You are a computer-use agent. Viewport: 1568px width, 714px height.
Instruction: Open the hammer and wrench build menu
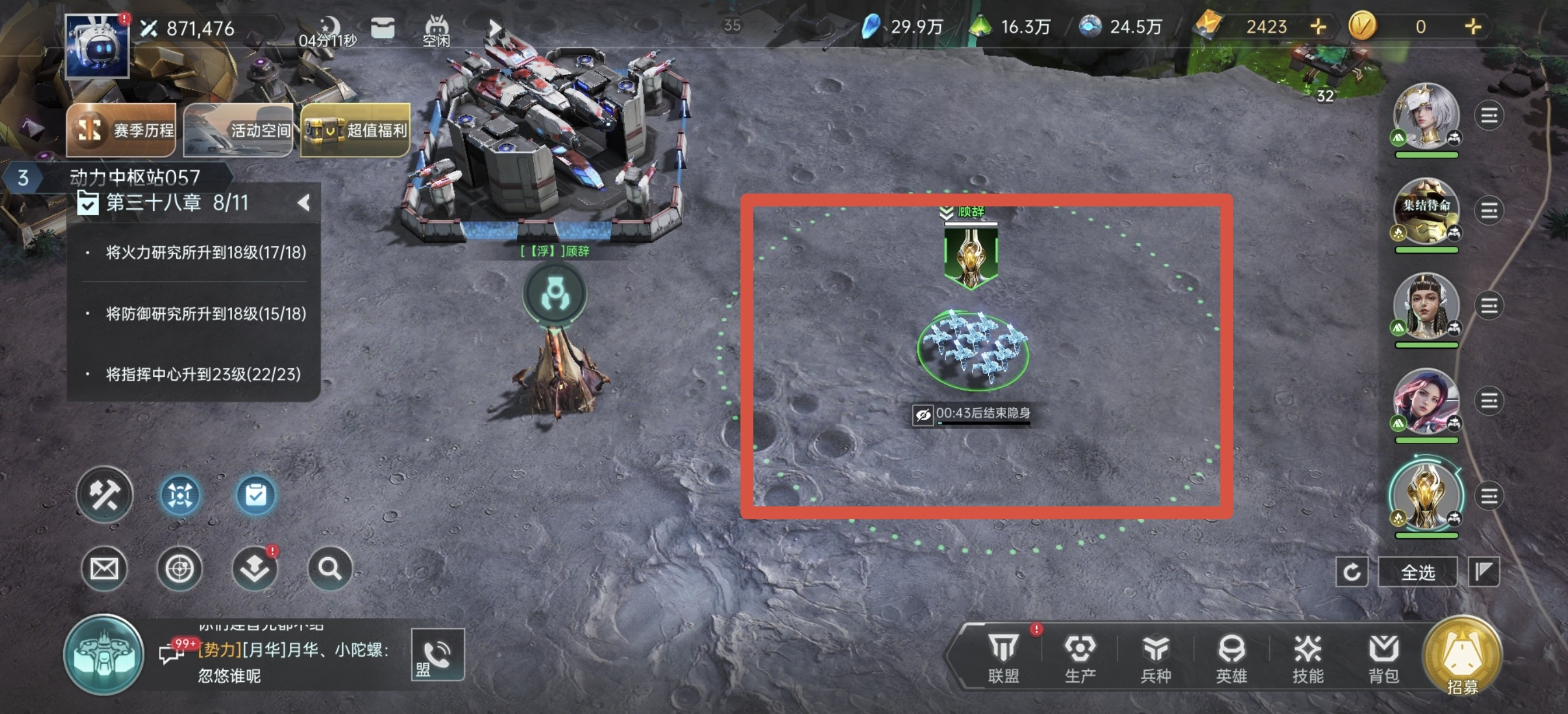pyautogui.click(x=104, y=495)
